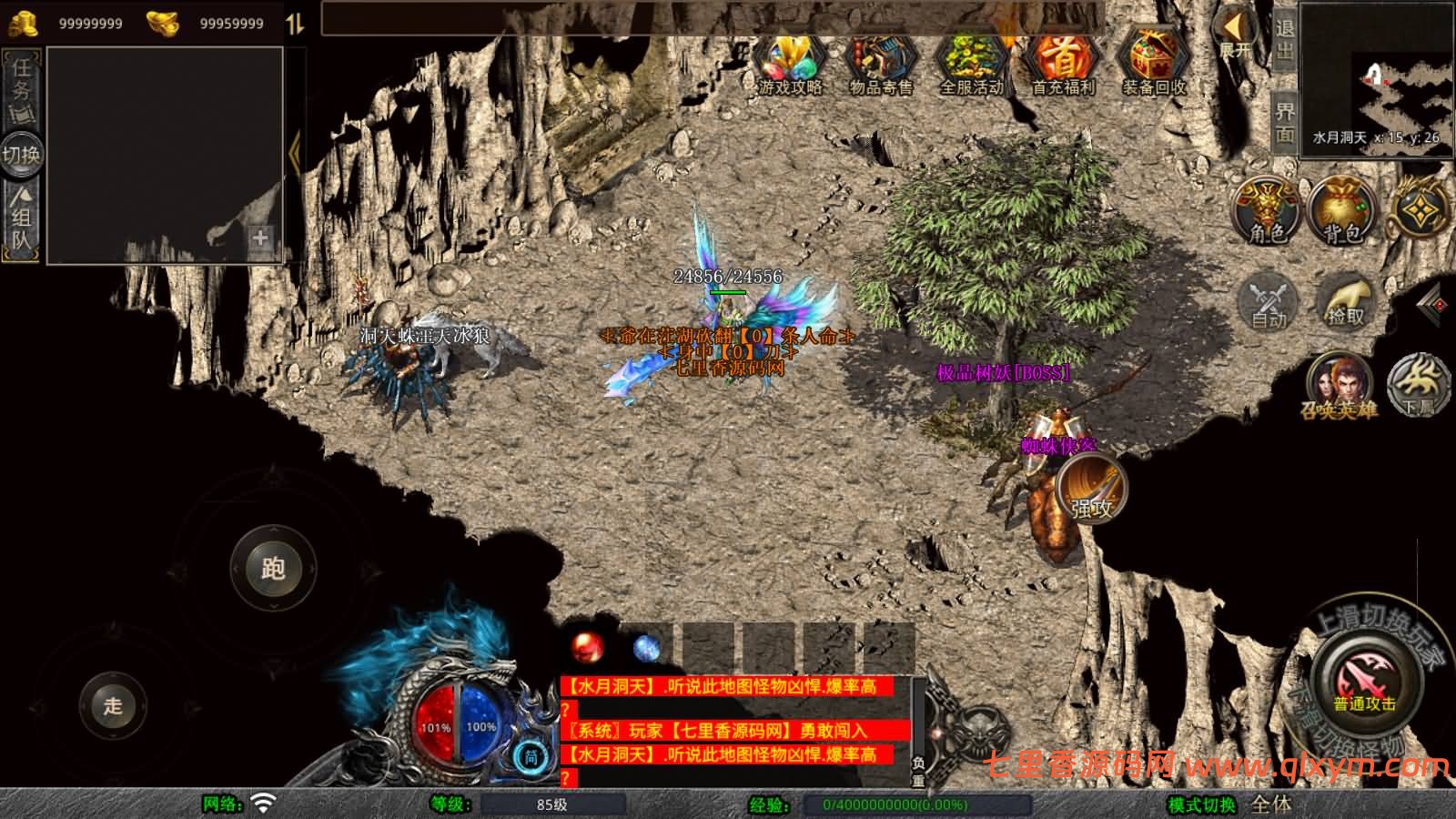Viewport: 1456px width, 819px height.
Task: Switch to the 组队 team tab
Action: (x=22, y=218)
